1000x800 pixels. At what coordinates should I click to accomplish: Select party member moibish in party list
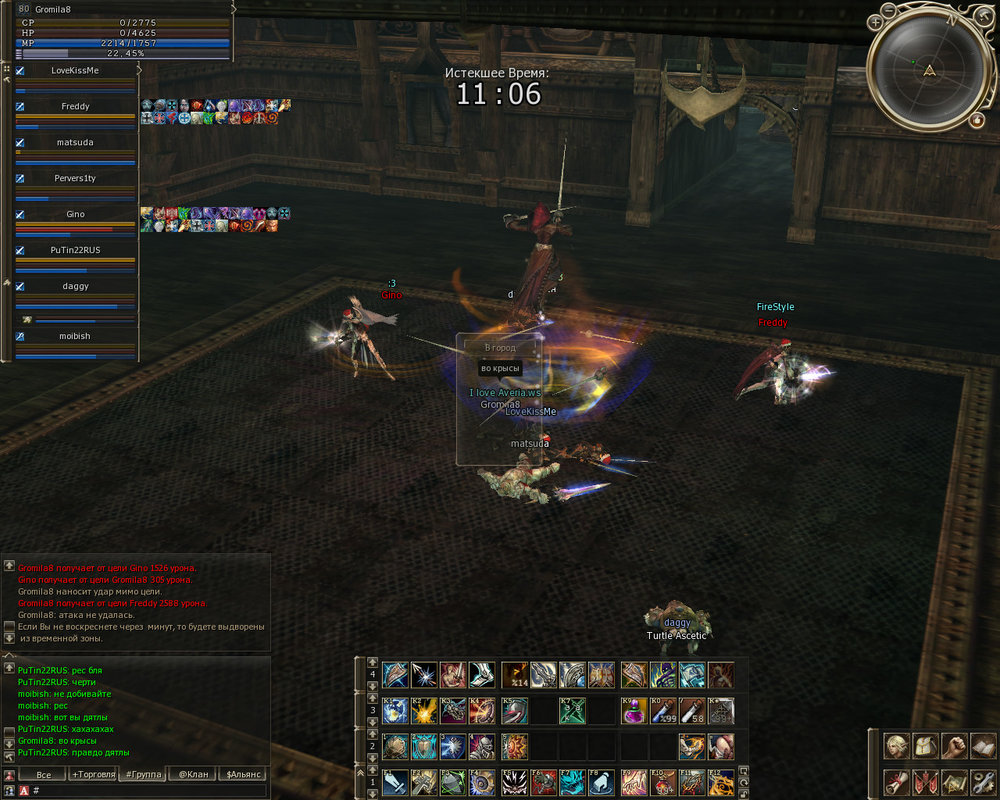click(74, 336)
